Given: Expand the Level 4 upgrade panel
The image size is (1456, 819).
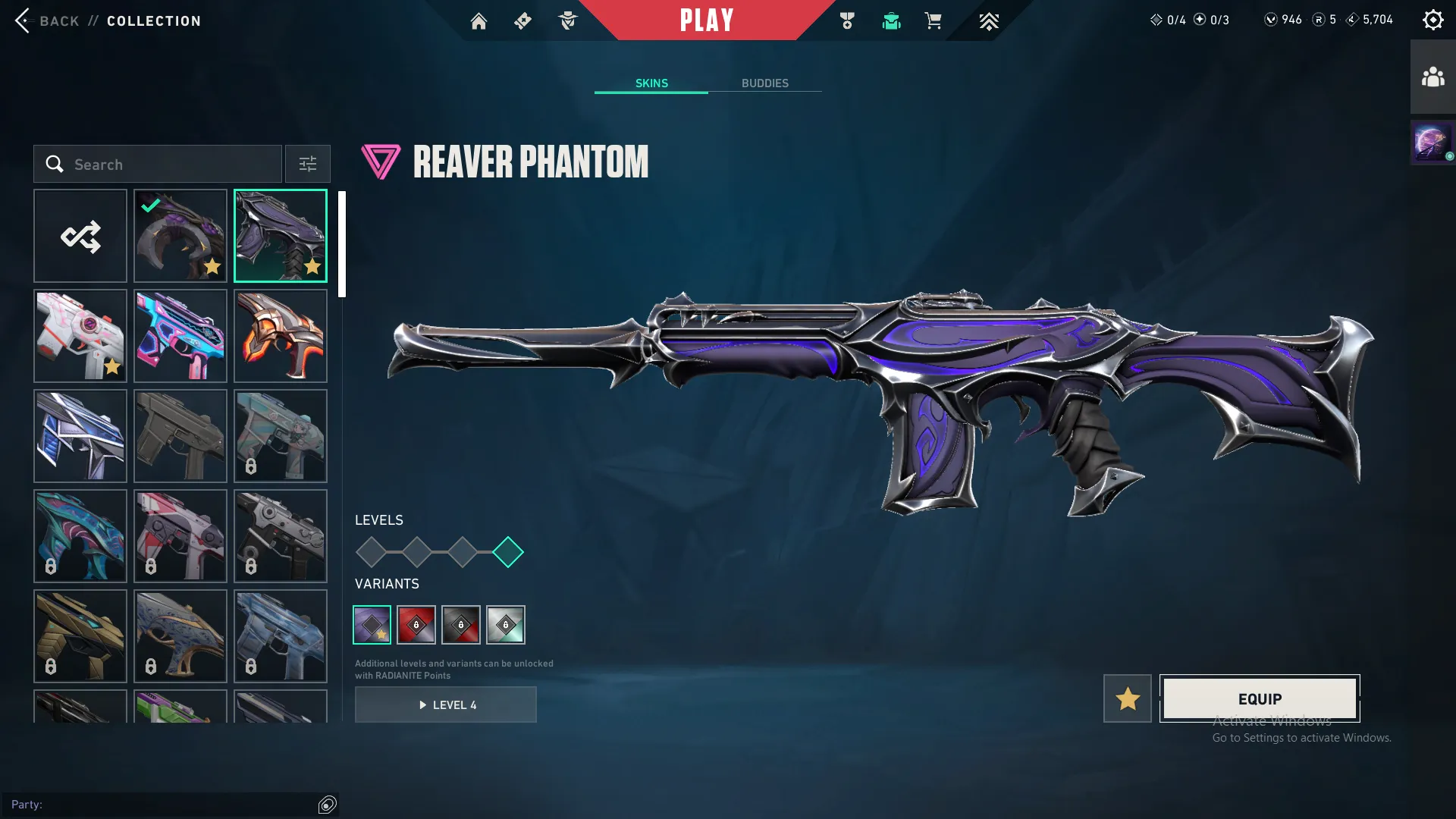Looking at the screenshot, I should pyautogui.click(x=446, y=704).
